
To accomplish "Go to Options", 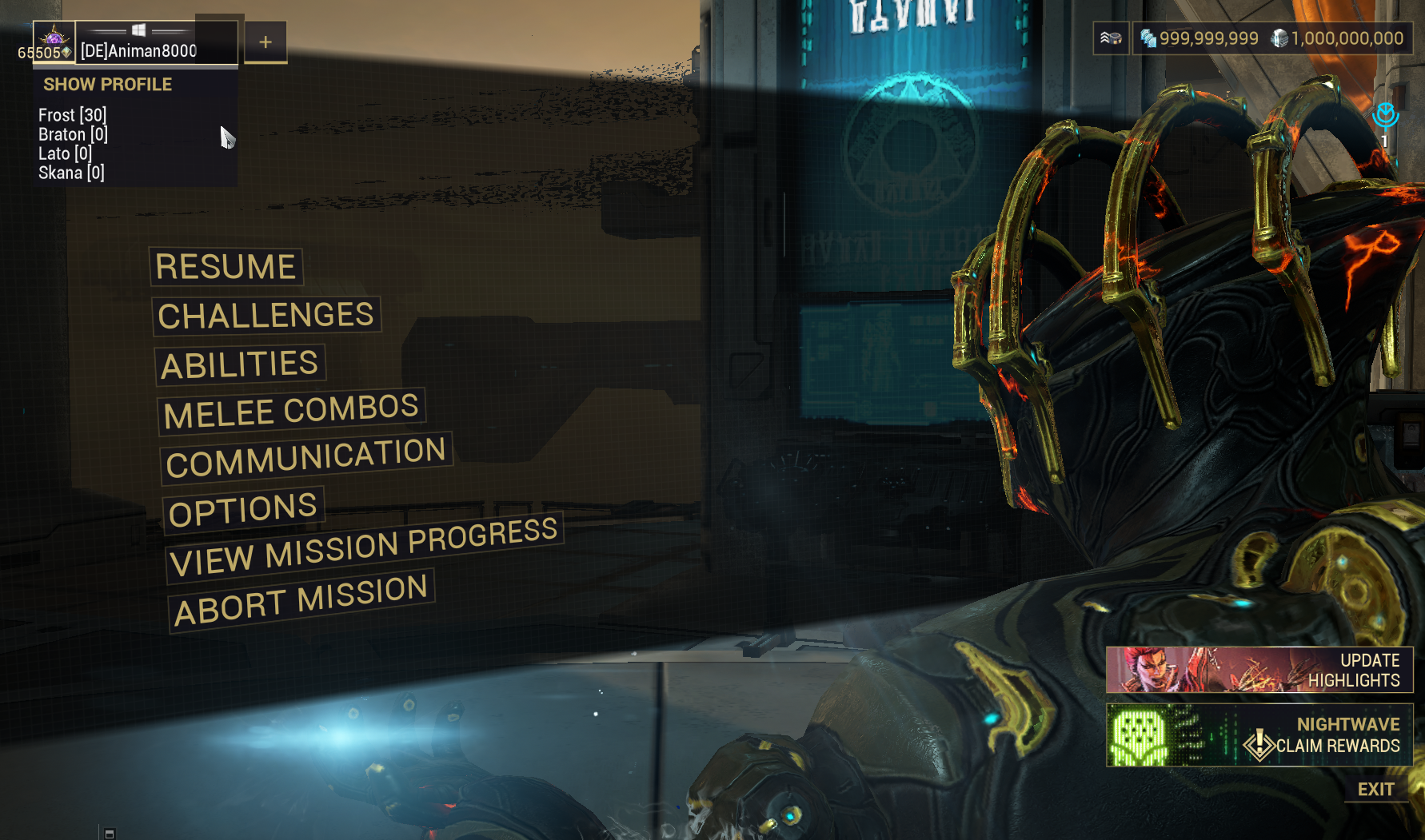I will 243,510.
